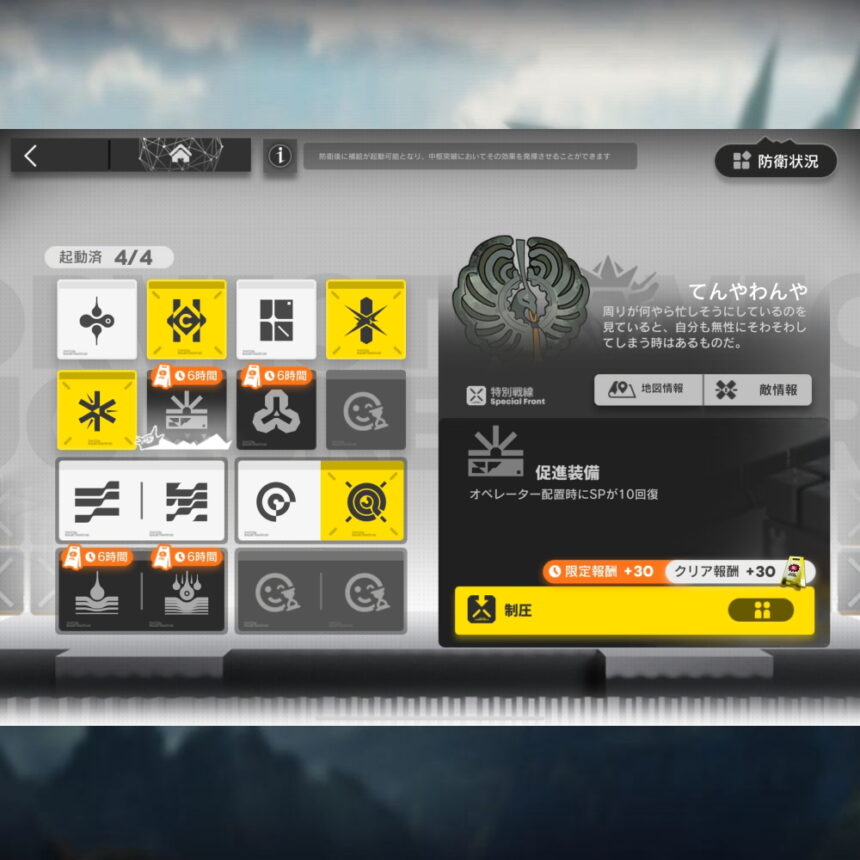Screen dimensions: 860x860
Task: Open the info circle icon
Action: (x=280, y=156)
